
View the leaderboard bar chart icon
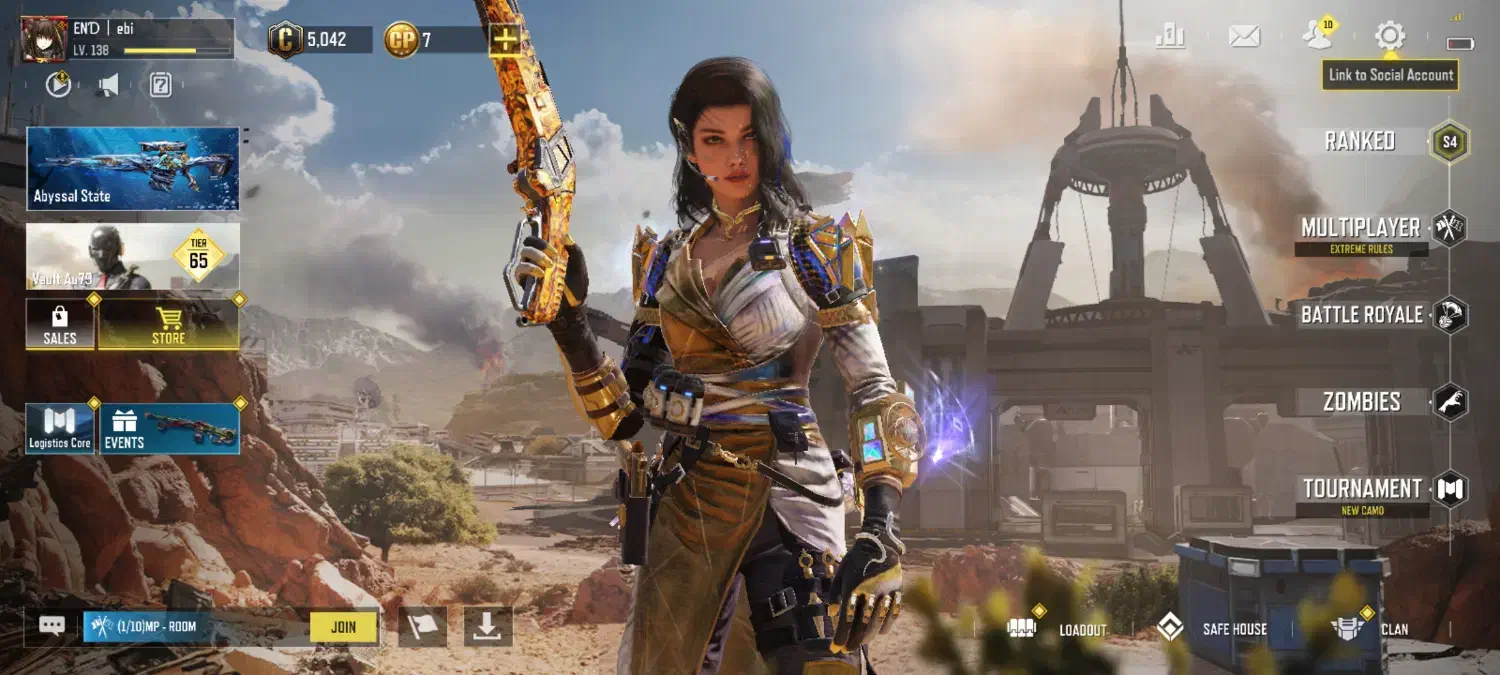pos(1169,37)
